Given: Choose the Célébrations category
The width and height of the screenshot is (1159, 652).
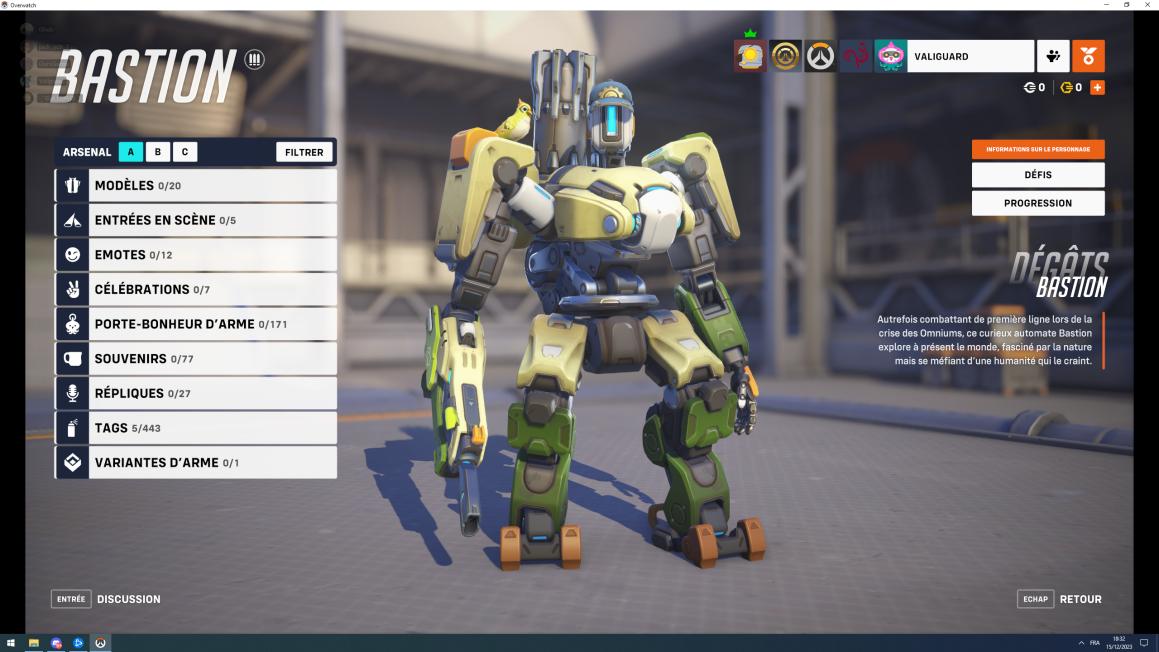Looking at the screenshot, I should pyautogui.click(x=196, y=289).
